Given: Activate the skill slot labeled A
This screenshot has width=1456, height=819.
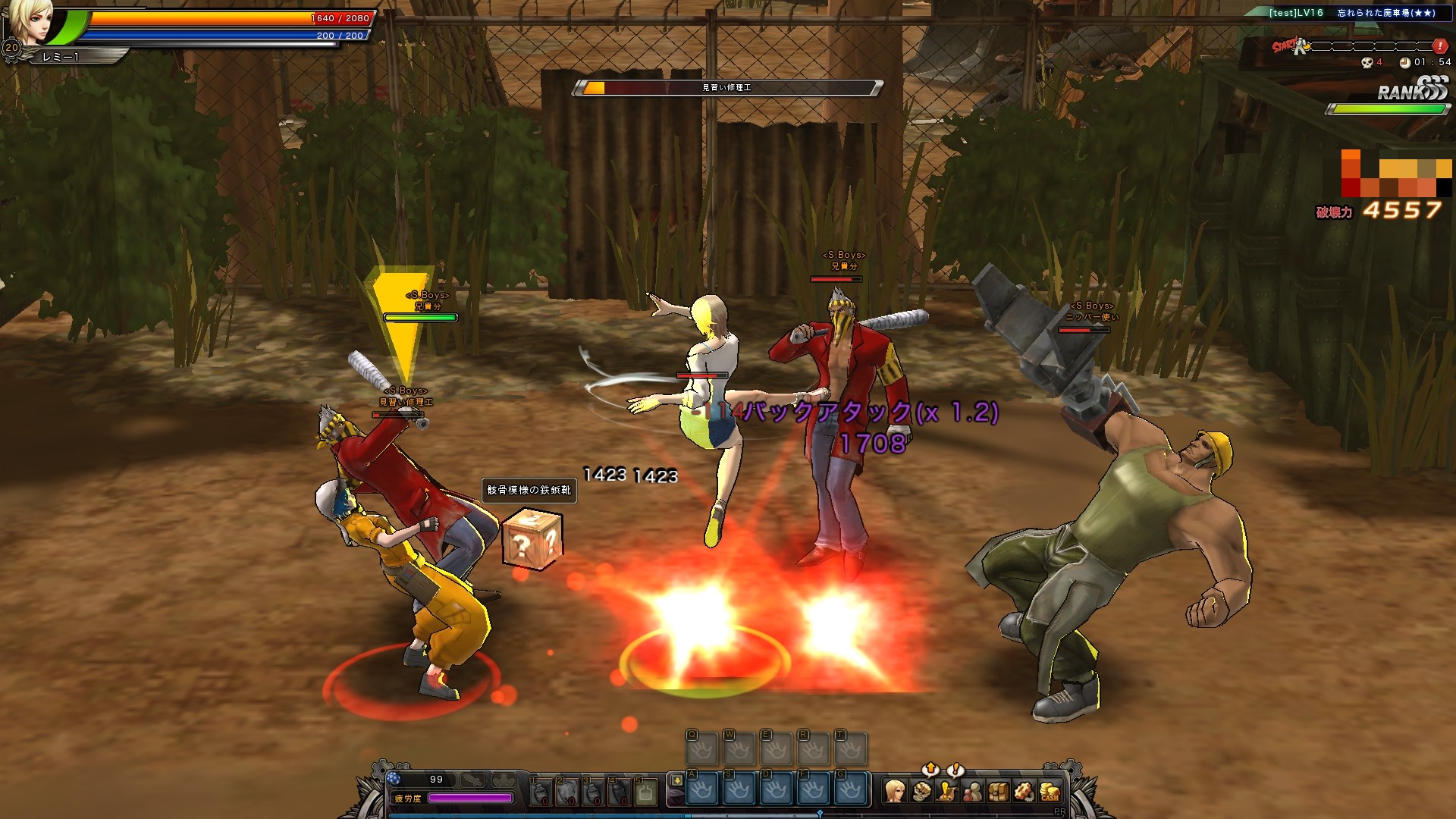Looking at the screenshot, I should (701, 789).
